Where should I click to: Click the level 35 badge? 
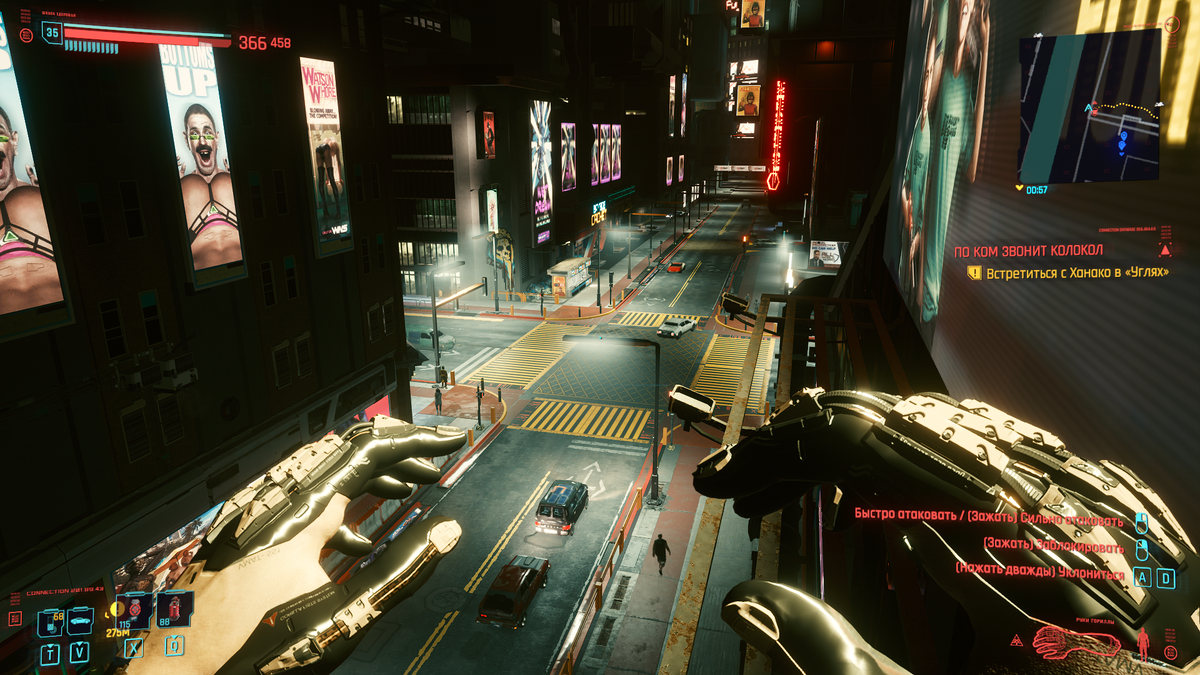click(x=51, y=33)
